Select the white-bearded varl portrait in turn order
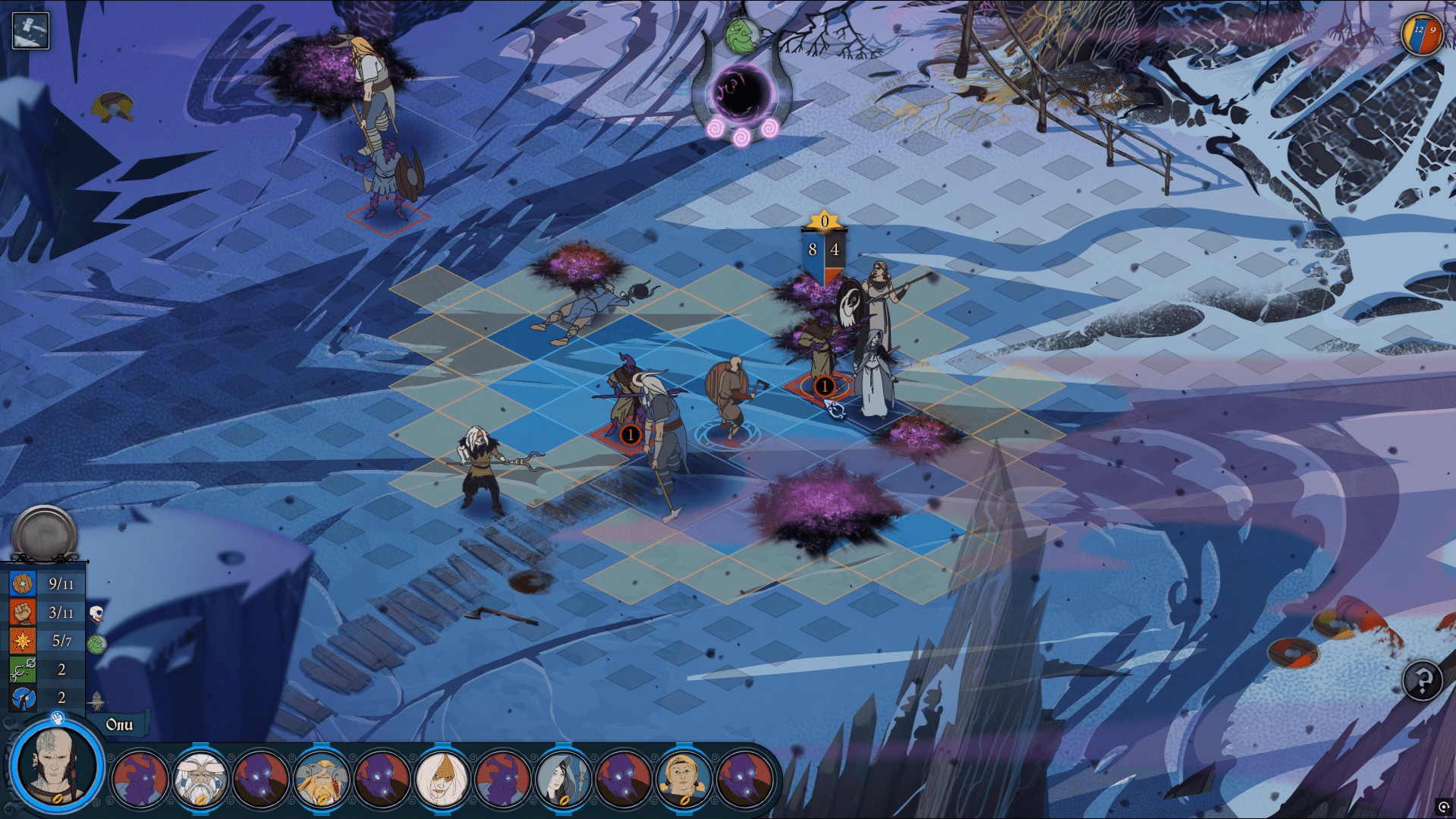Image resolution: width=1456 pixels, height=819 pixels. [200, 780]
